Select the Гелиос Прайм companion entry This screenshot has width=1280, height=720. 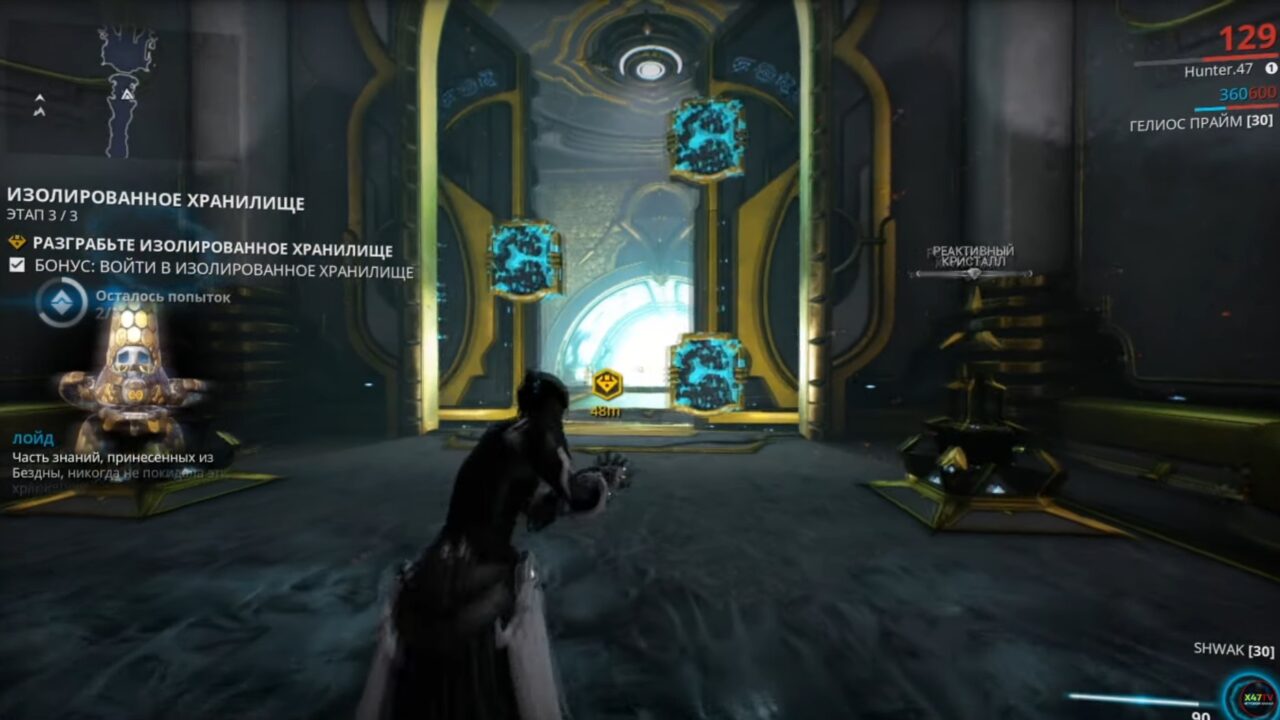tap(1200, 122)
